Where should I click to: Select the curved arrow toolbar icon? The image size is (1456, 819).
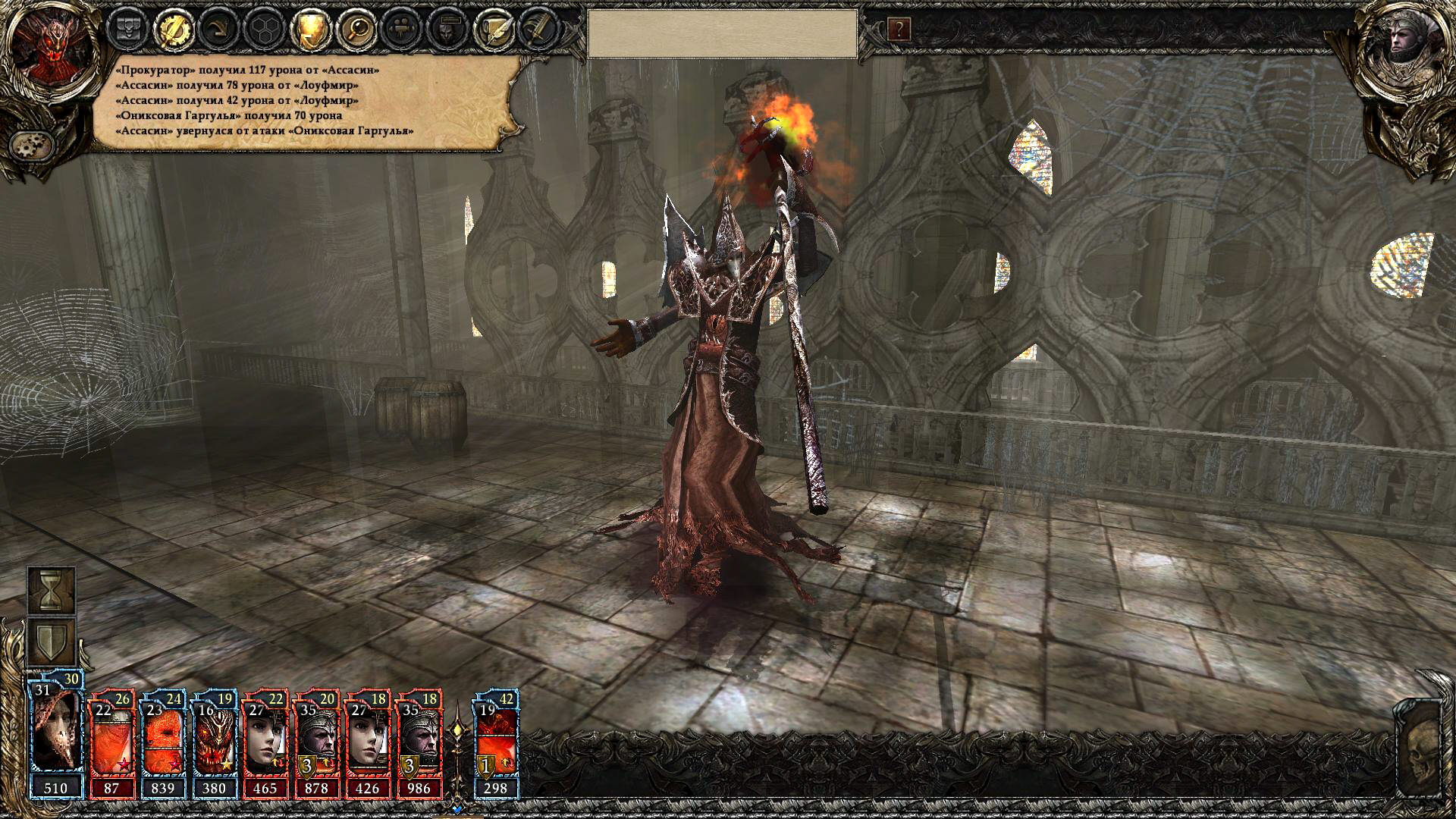coord(218,30)
